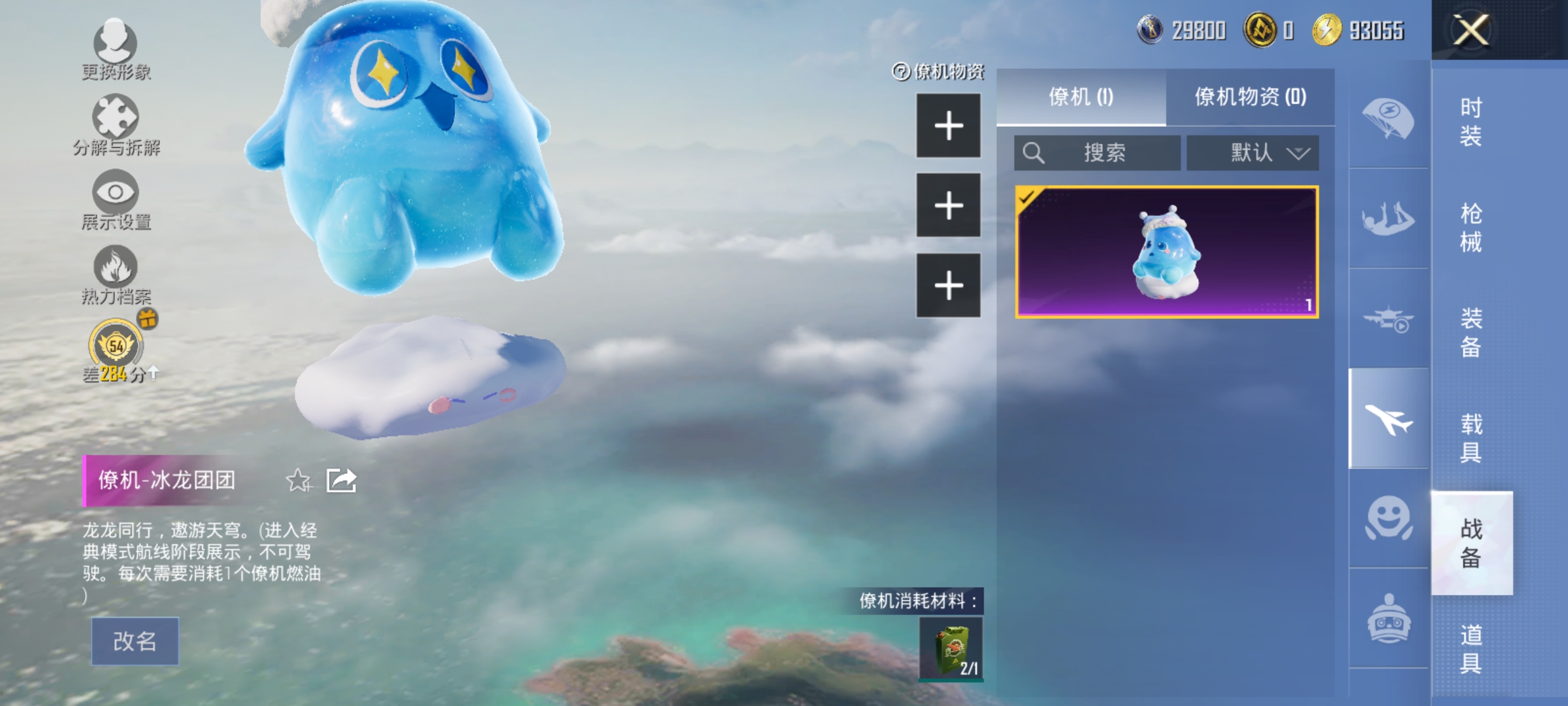This screenshot has height=706, width=1568.
Task: Open the 默认 sorting dropdown
Action: coord(1250,152)
